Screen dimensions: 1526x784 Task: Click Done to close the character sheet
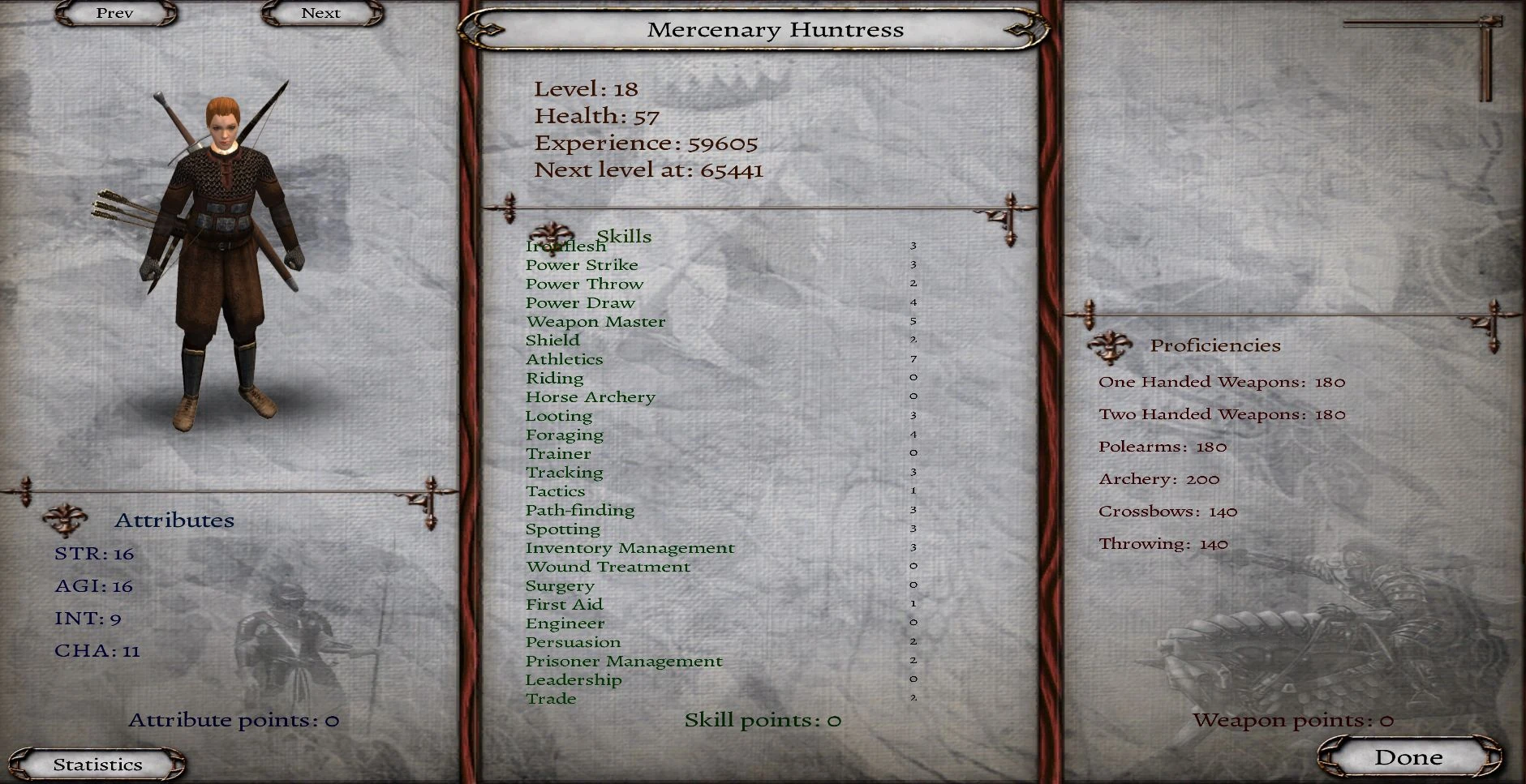click(x=1409, y=756)
